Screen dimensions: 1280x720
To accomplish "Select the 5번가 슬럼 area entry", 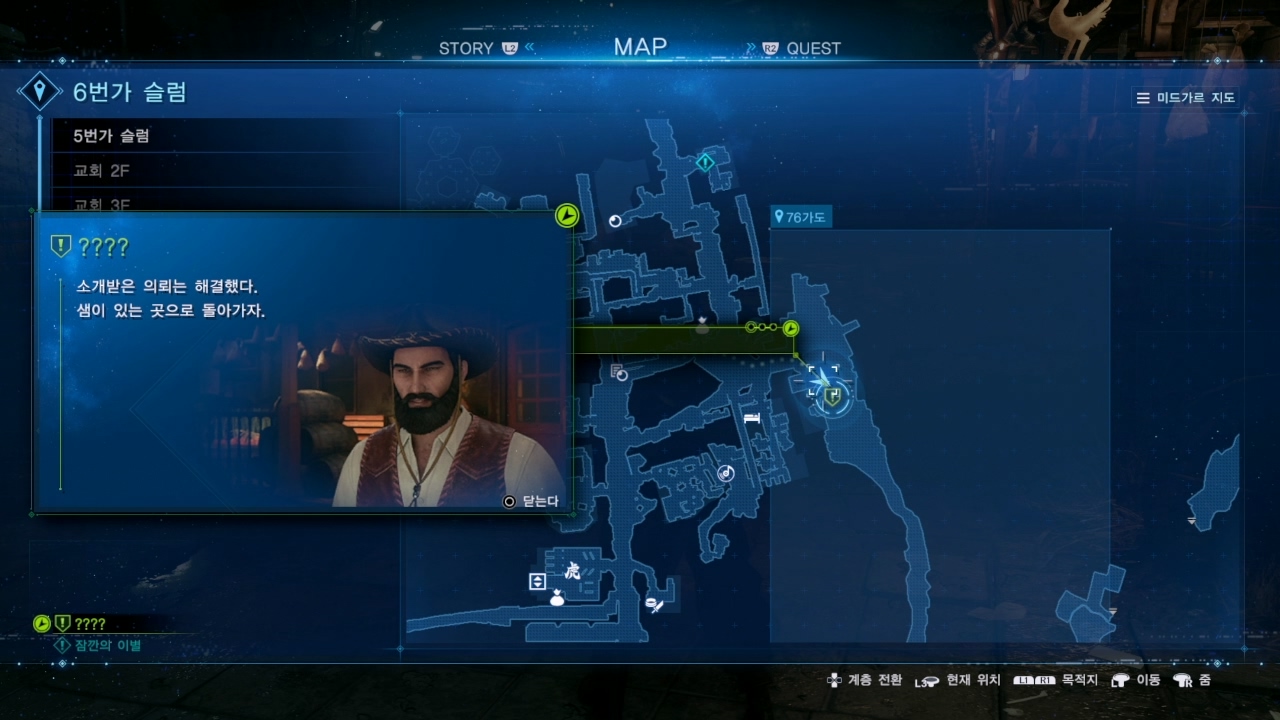I will [112, 136].
